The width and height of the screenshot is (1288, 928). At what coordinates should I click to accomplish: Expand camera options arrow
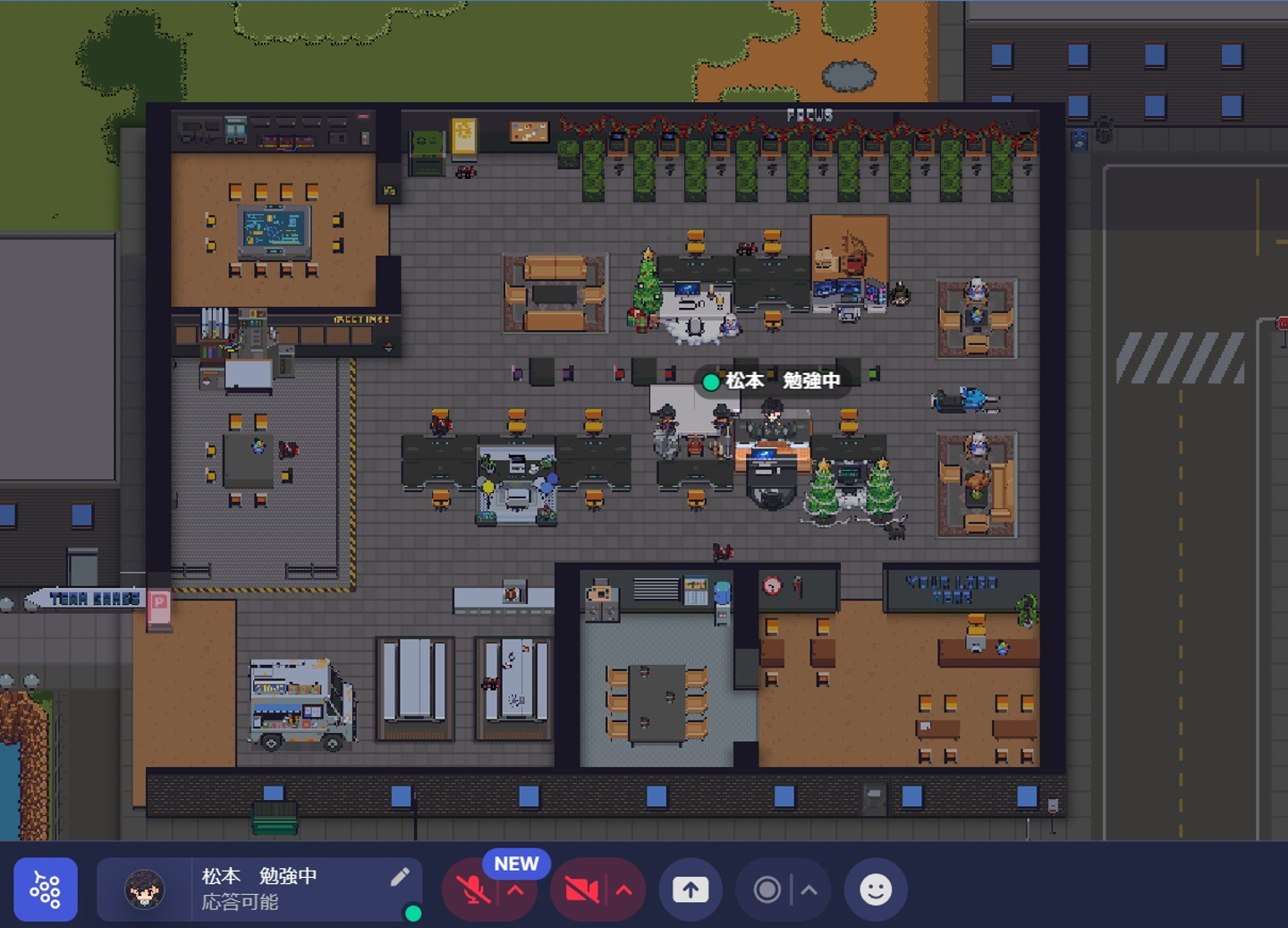click(x=624, y=890)
